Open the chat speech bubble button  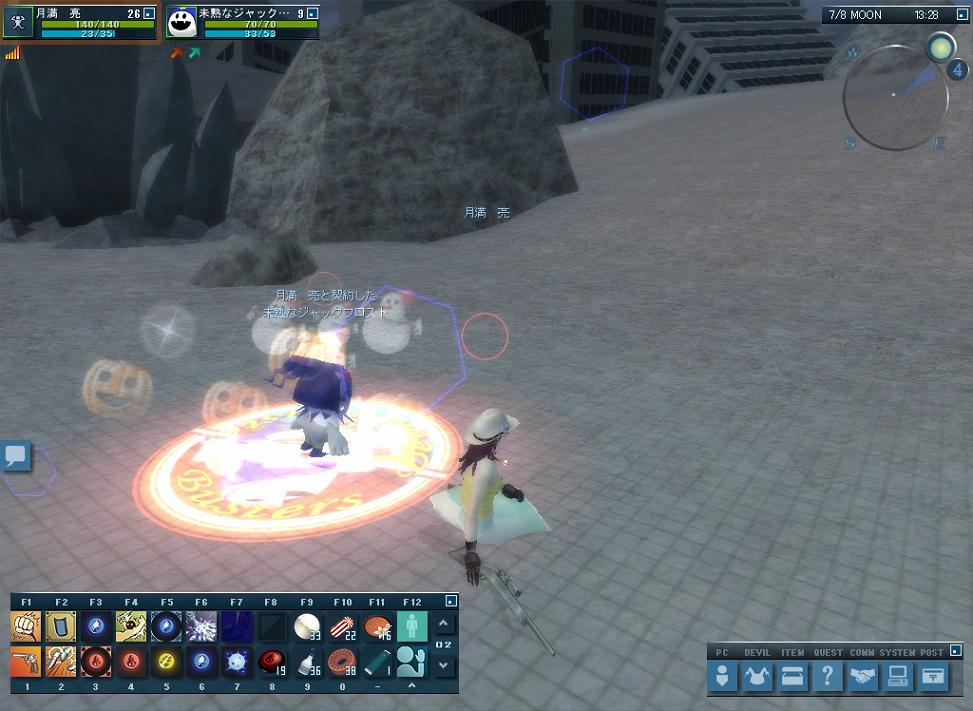[16, 458]
